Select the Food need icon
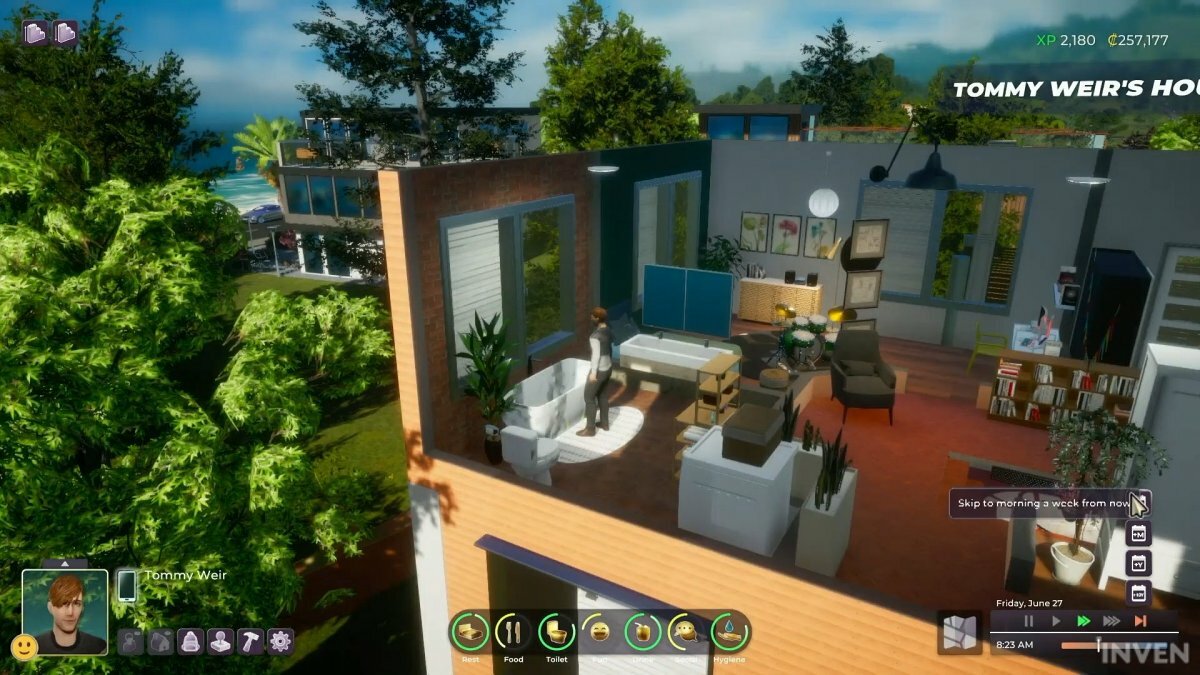Image resolution: width=1200 pixels, height=675 pixels. pos(513,632)
